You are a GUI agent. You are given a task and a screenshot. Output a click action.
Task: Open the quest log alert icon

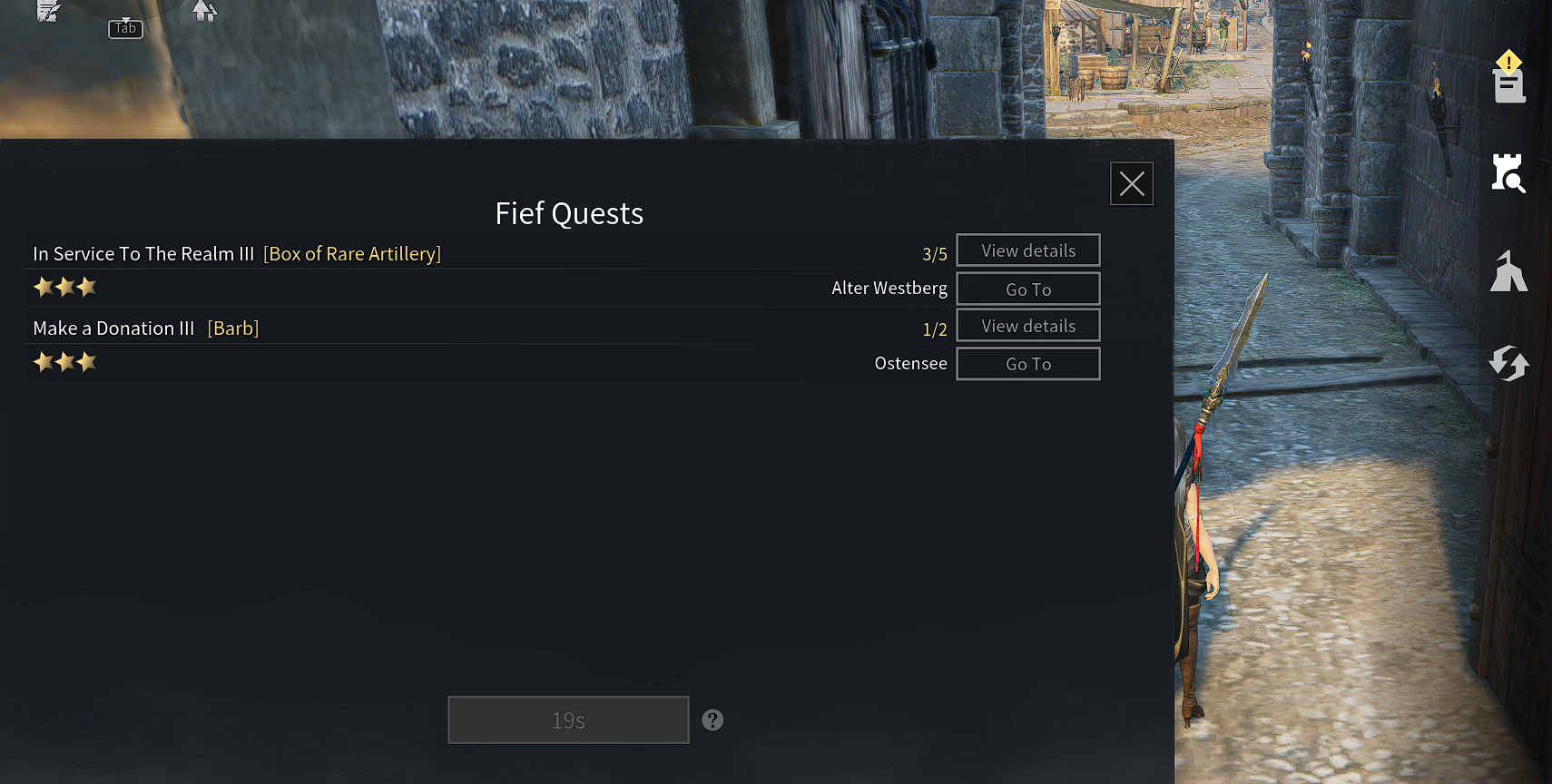[1508, 78]
